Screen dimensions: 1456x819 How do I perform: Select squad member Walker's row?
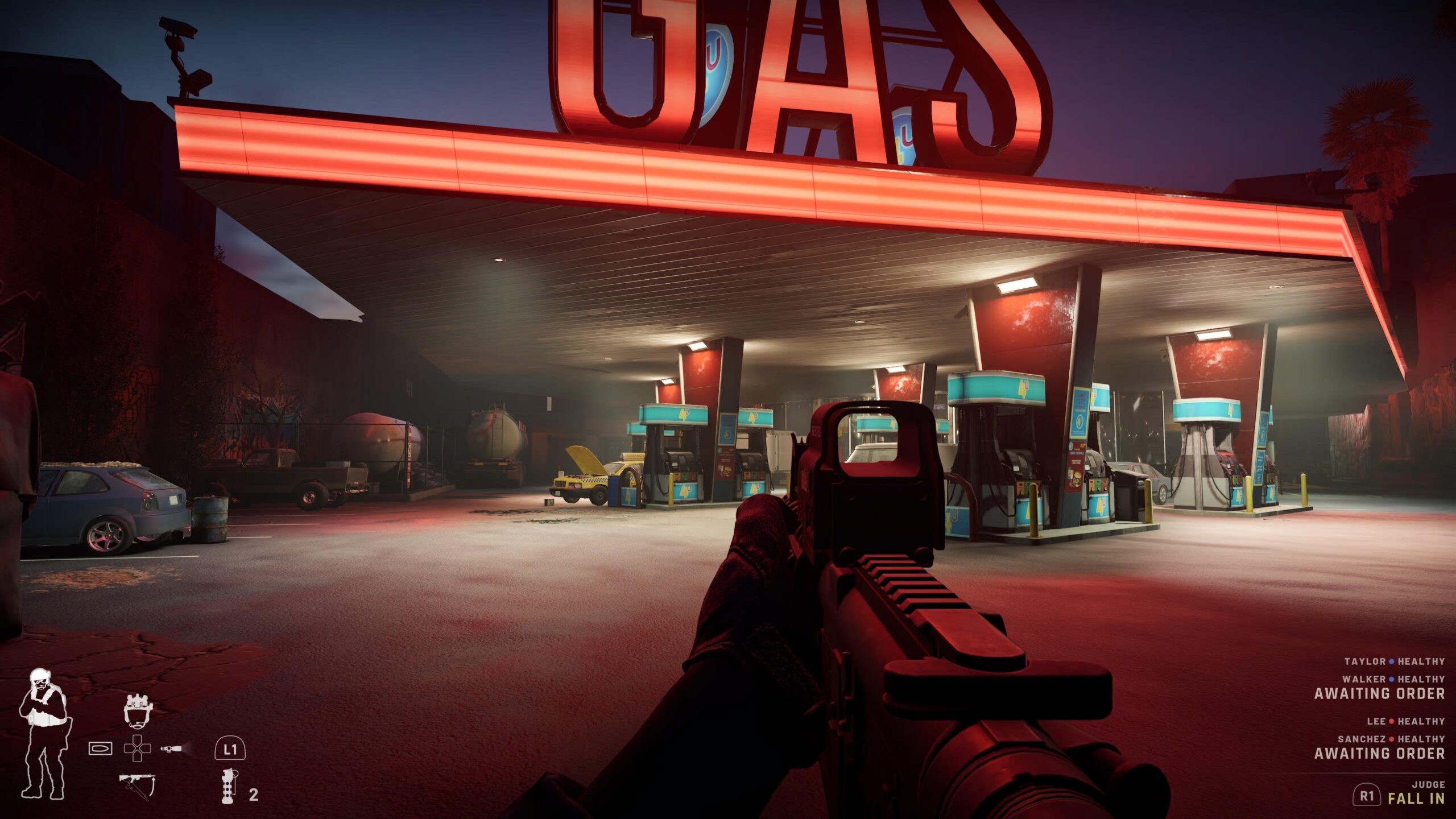[1393, 679]
